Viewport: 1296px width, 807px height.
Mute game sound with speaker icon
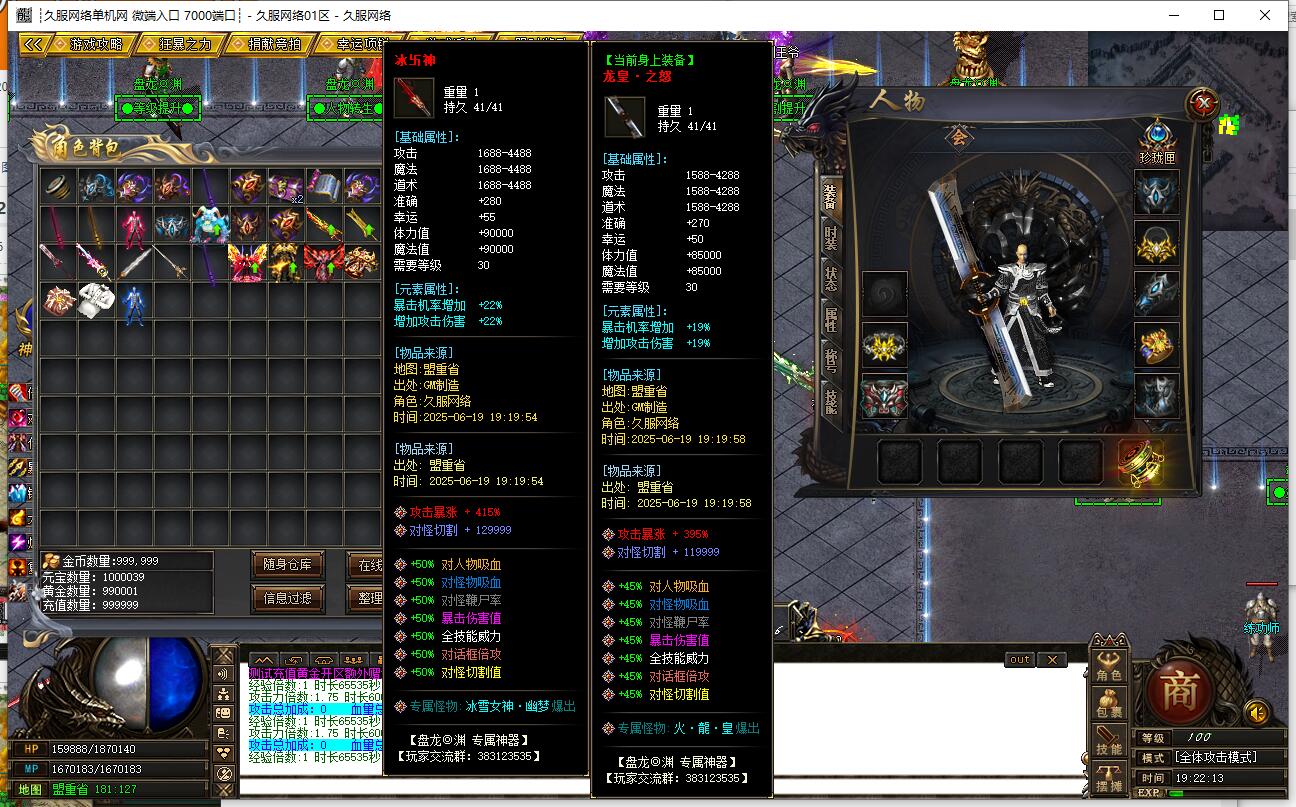click(x=1256, y=711)
